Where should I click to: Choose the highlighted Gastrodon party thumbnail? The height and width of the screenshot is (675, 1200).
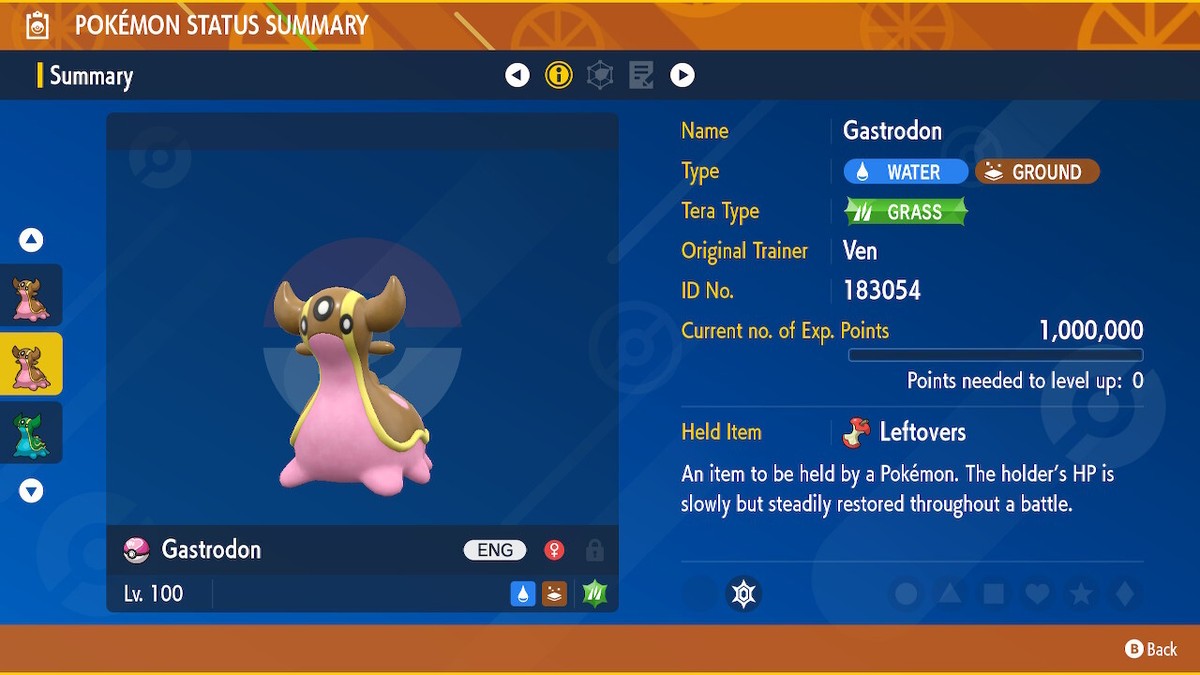[31, 364]
